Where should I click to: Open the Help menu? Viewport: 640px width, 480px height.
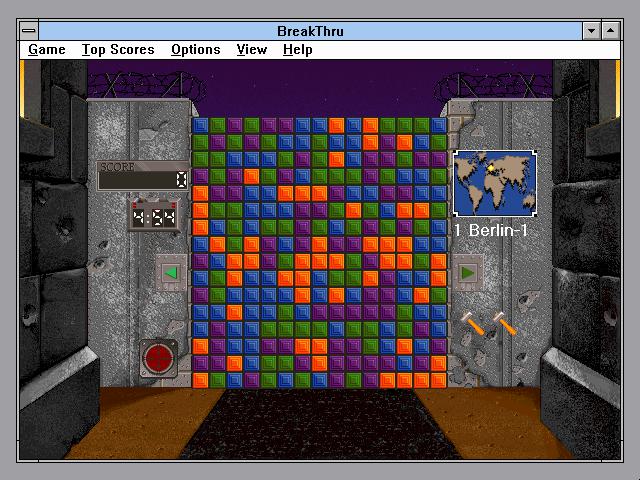coord(297,49)
